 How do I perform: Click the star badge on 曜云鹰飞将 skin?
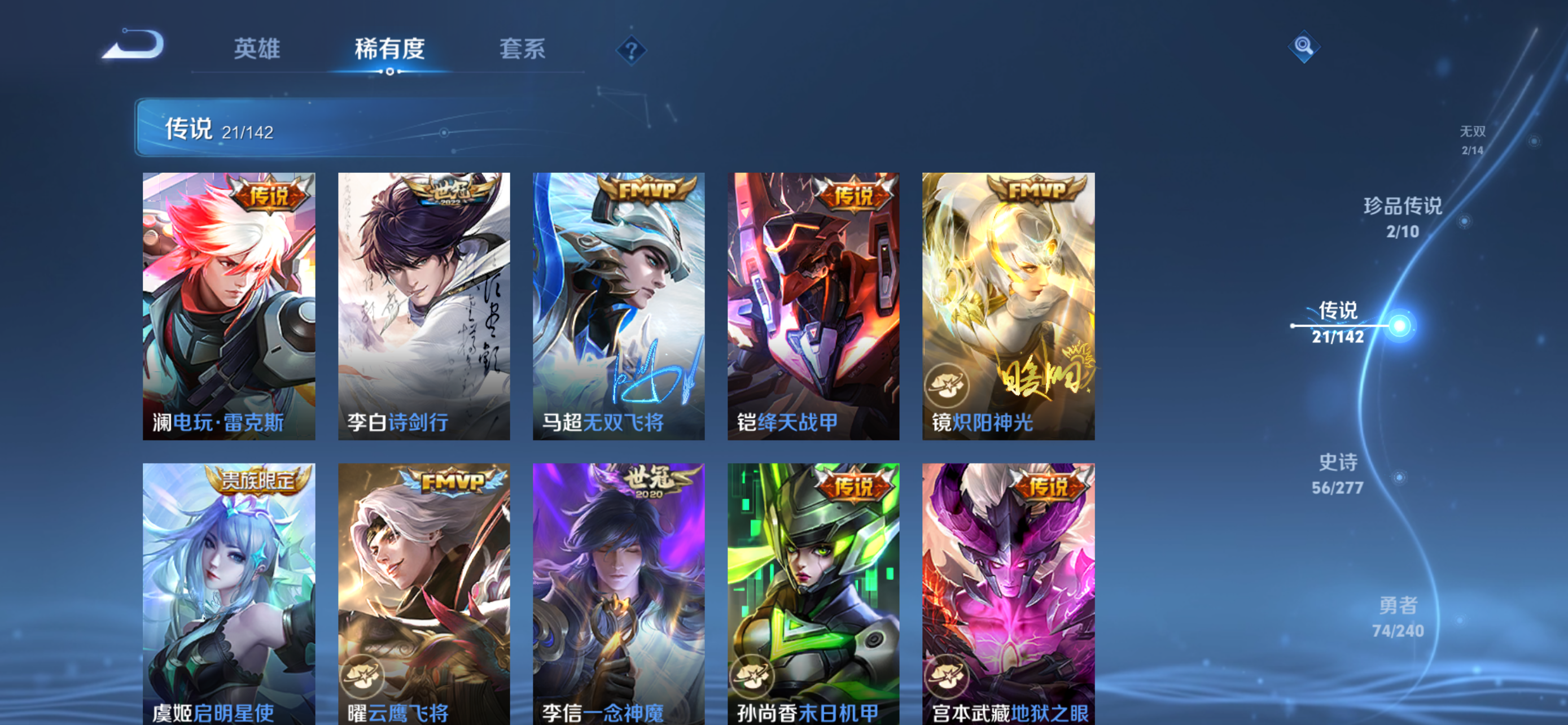coord(362,676)
